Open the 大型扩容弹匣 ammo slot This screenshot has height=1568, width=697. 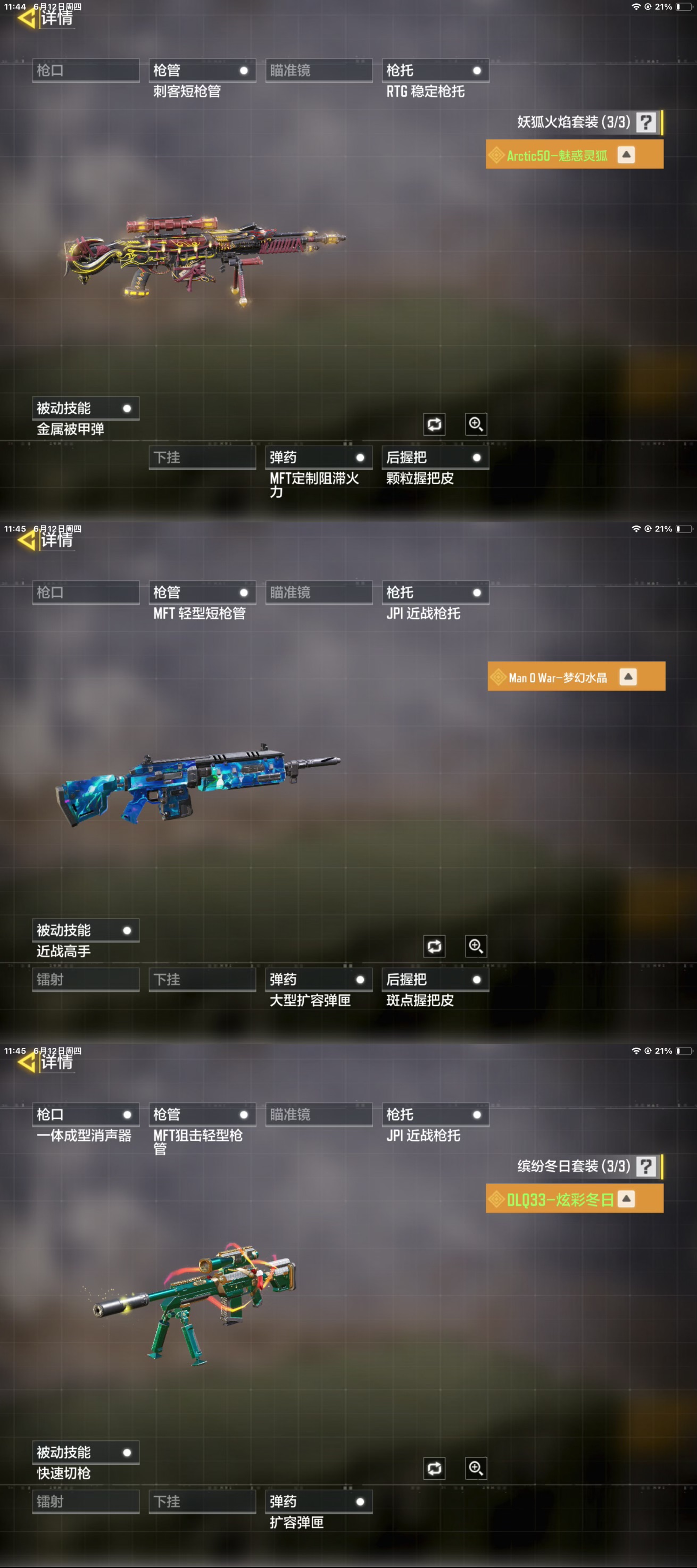(318, 980)
